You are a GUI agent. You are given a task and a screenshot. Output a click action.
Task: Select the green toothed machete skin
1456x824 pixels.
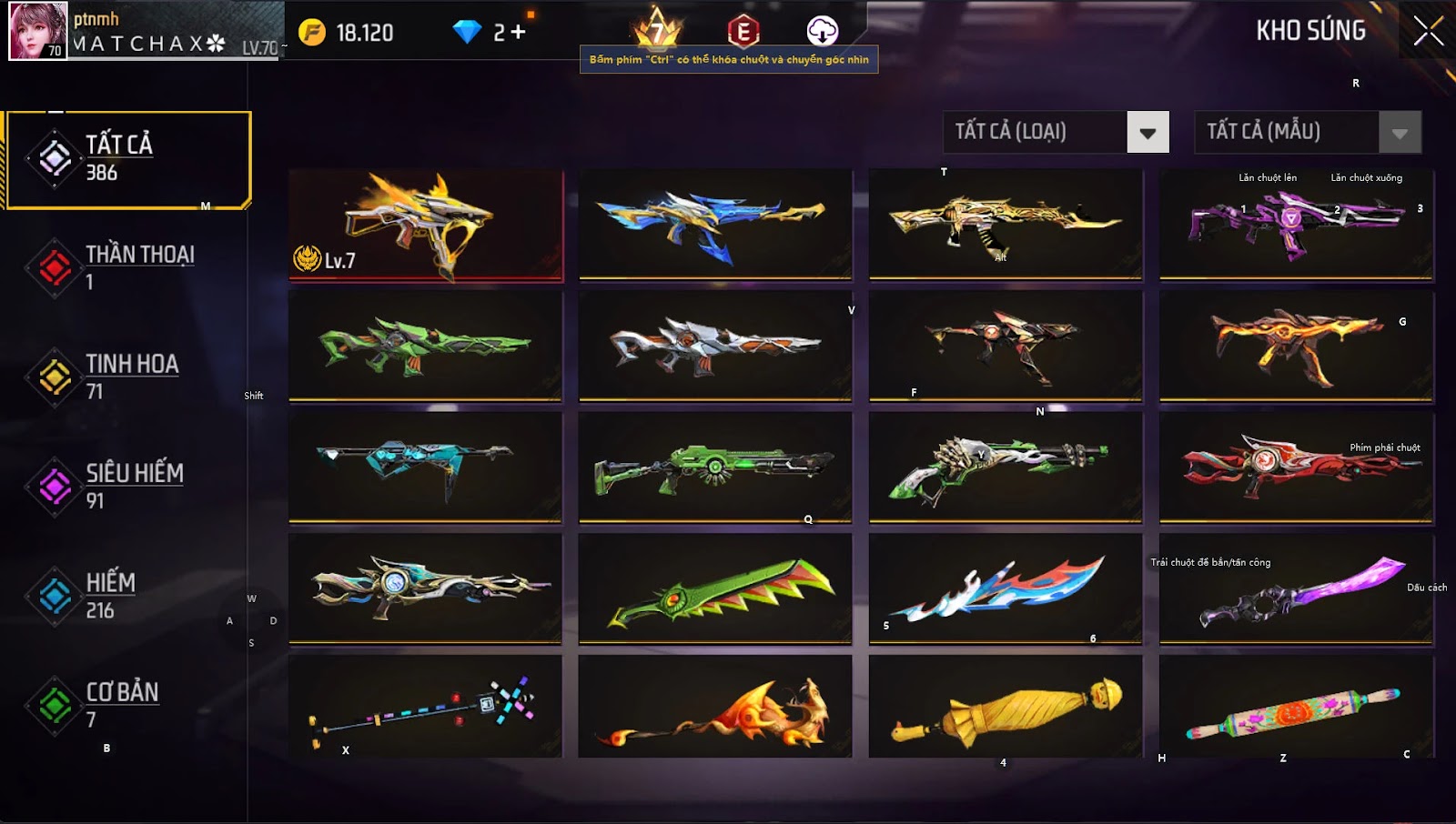click(x=715, y=588)
